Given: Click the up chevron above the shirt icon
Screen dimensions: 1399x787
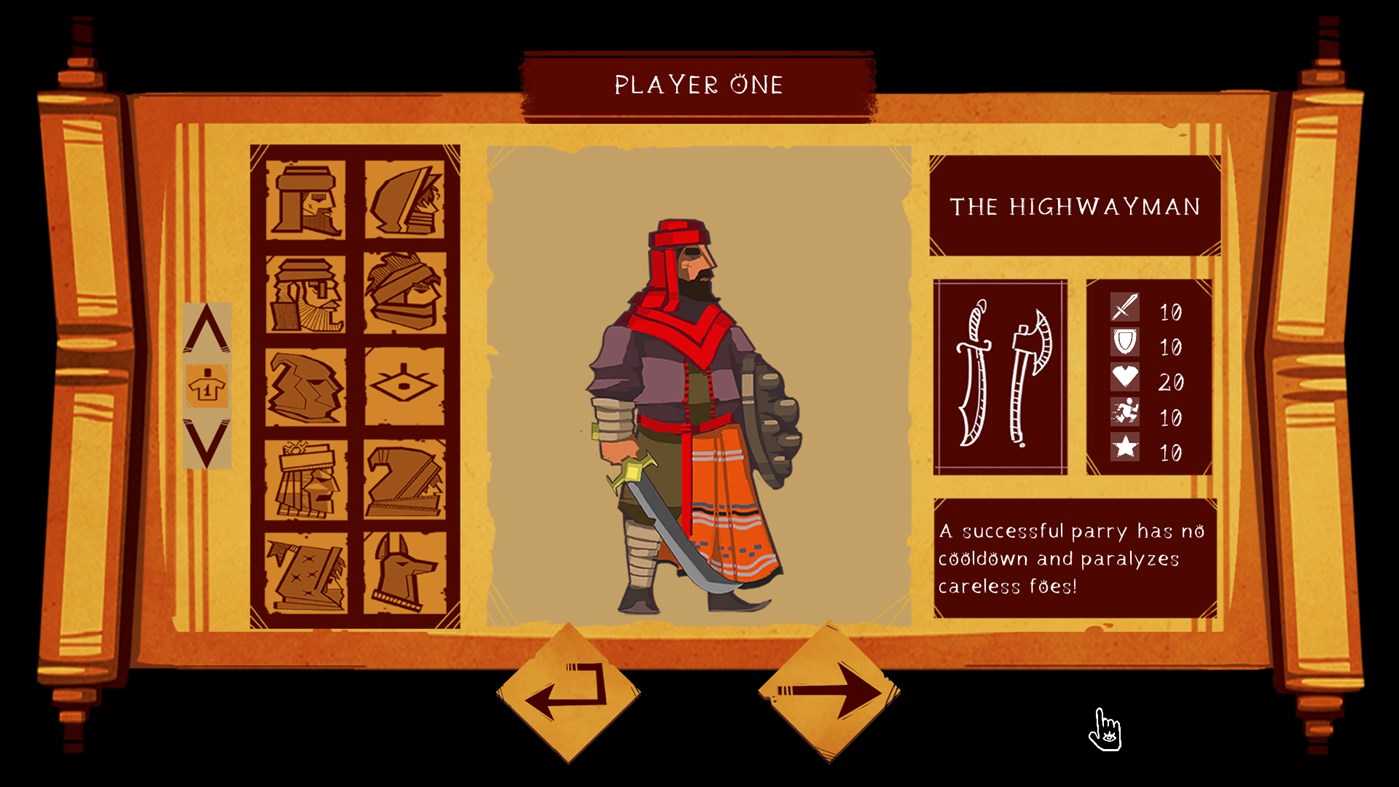Looking at the screenshot, I should (207, 330).
